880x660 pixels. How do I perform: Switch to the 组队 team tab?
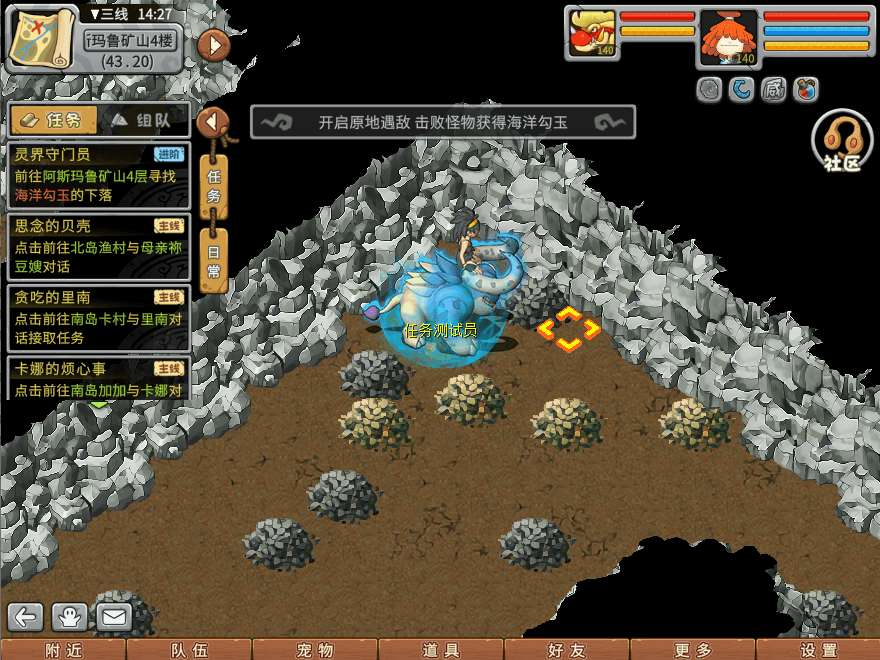[147, 121]
